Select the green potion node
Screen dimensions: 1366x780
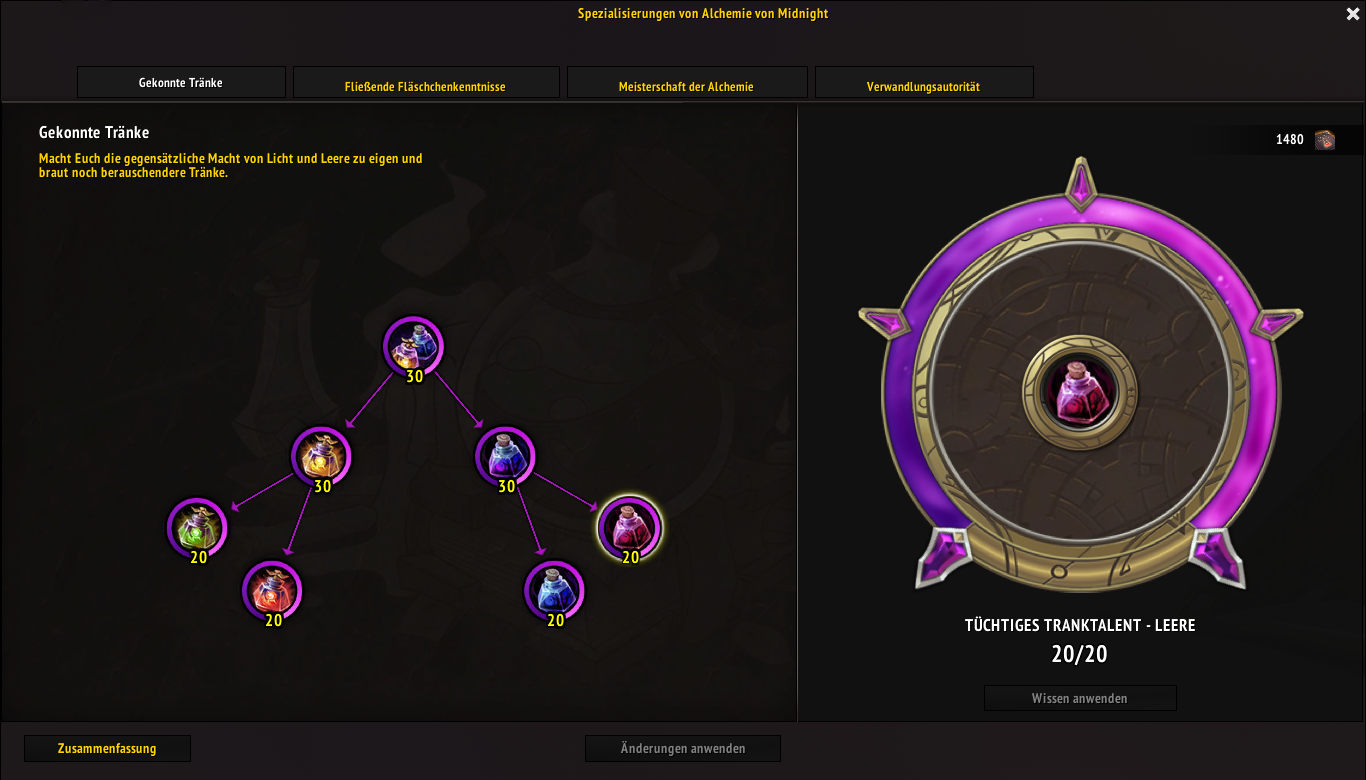(x=197, y=527)
